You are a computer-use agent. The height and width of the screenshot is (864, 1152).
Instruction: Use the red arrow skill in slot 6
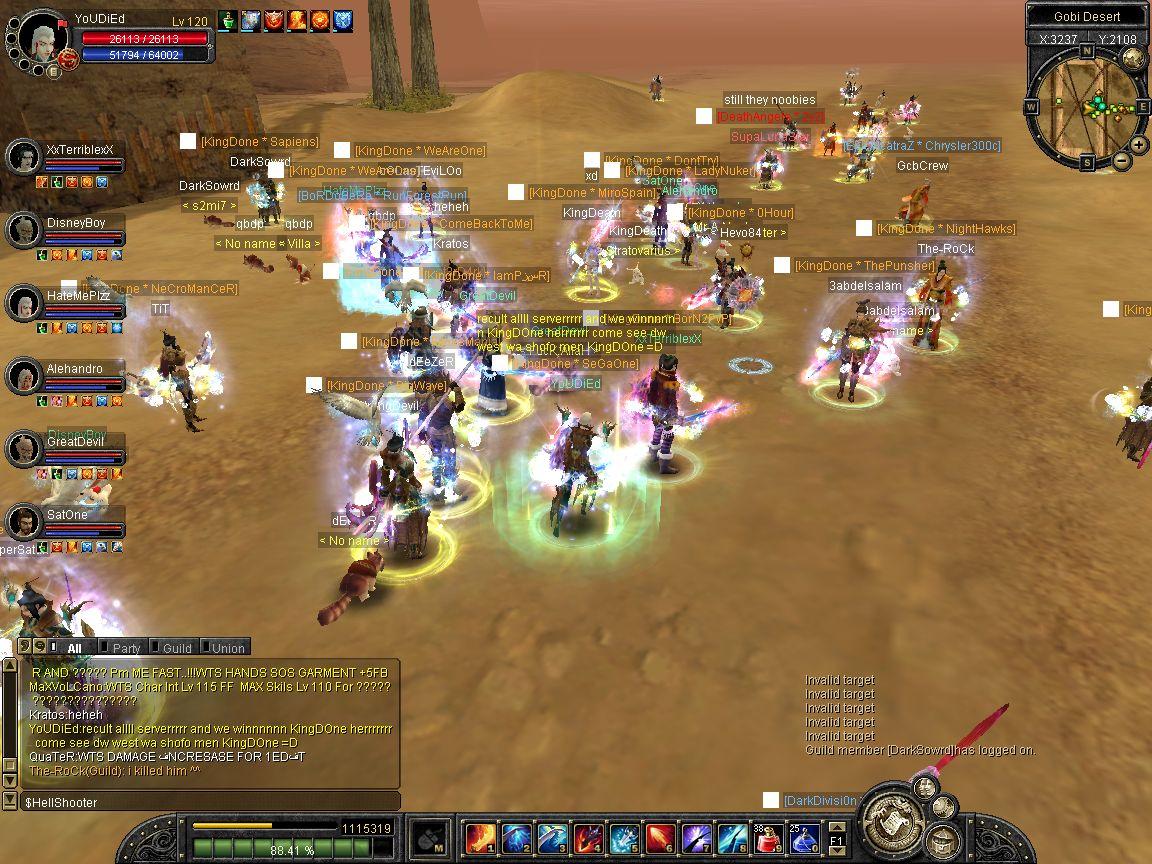[x=659, y=837]
